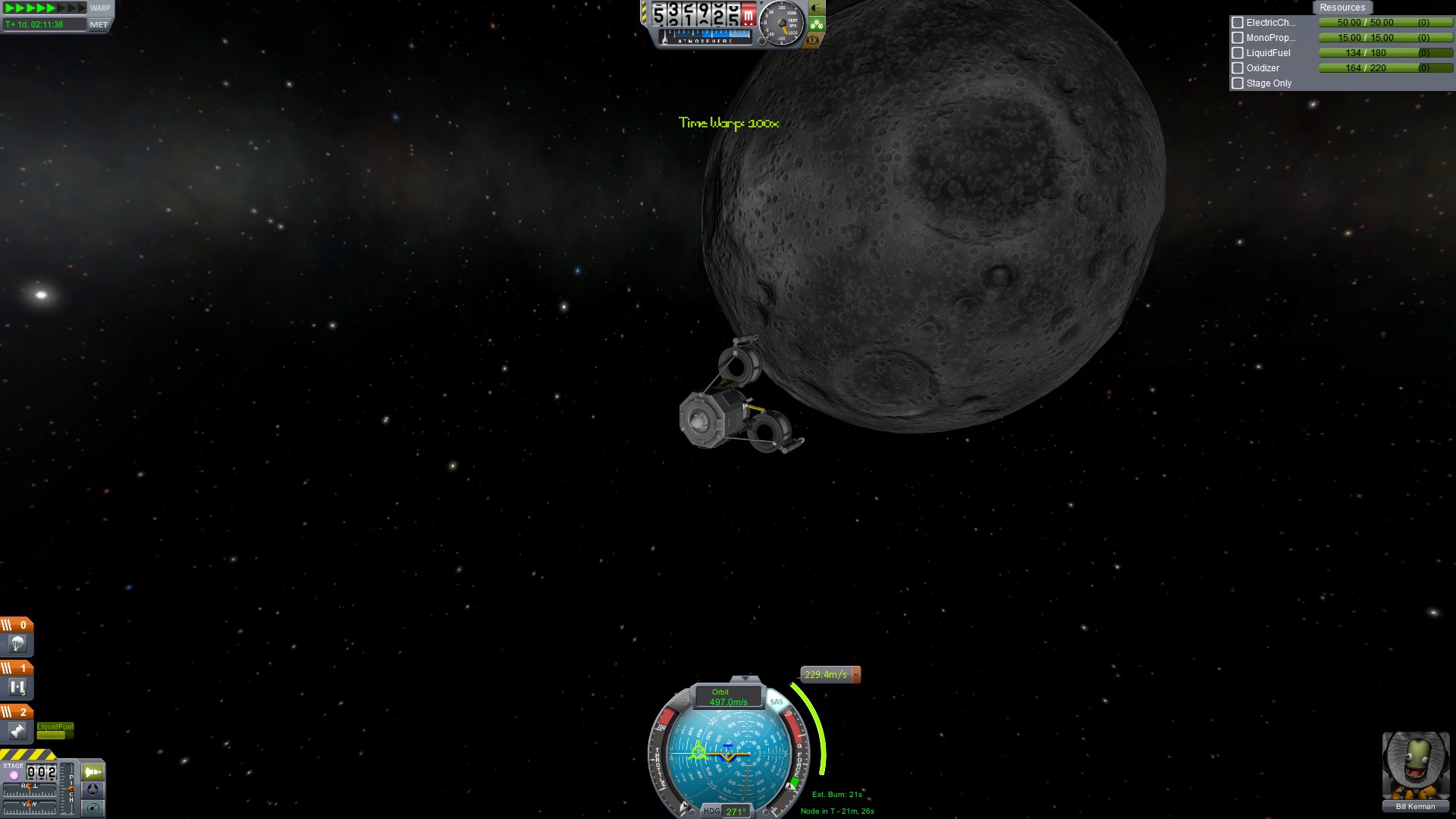Click the Orbit speed display mode readout
The image size is (1456, 819).
(727, 697)
